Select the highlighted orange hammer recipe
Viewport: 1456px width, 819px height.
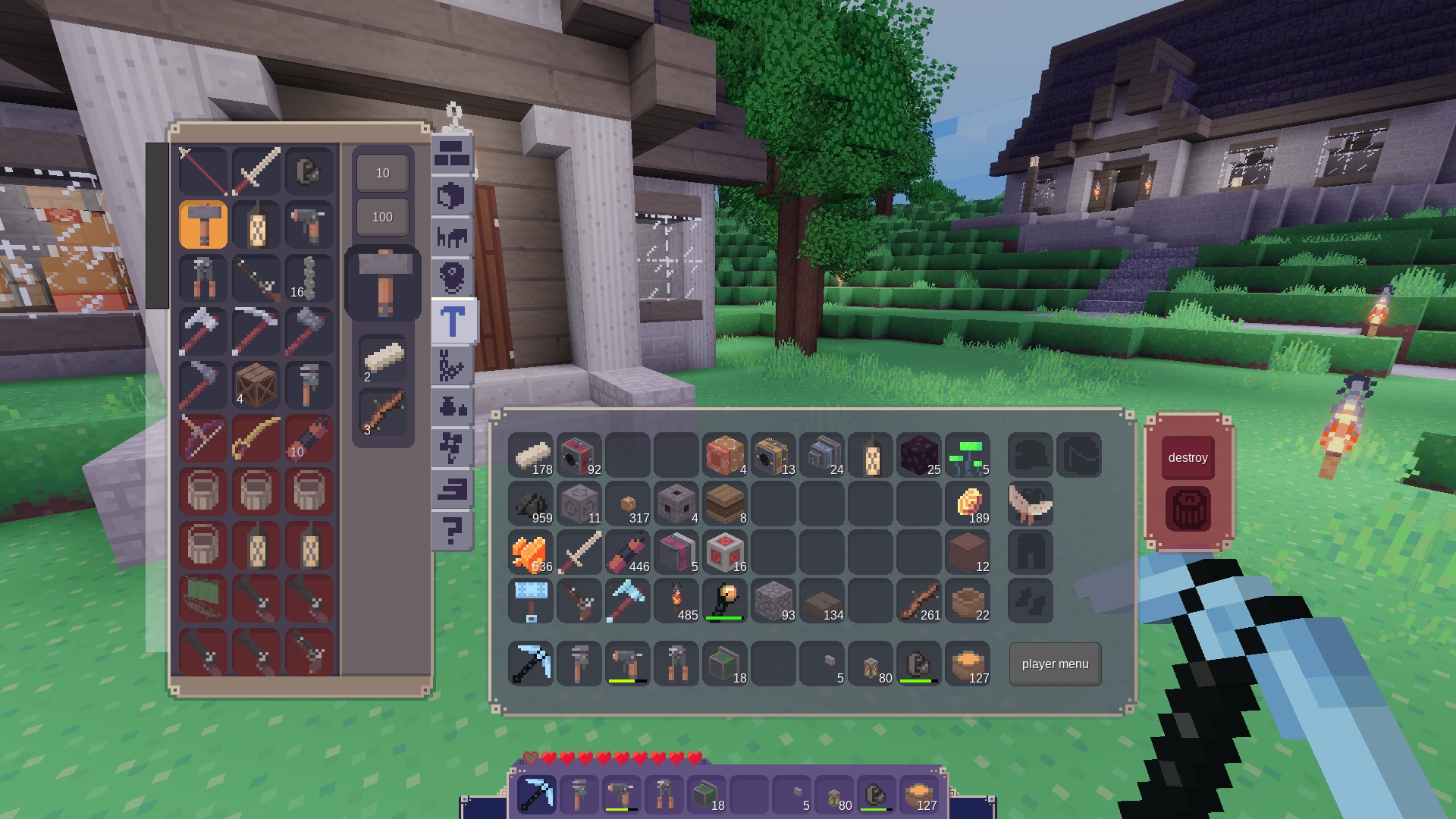coord(203,225)
